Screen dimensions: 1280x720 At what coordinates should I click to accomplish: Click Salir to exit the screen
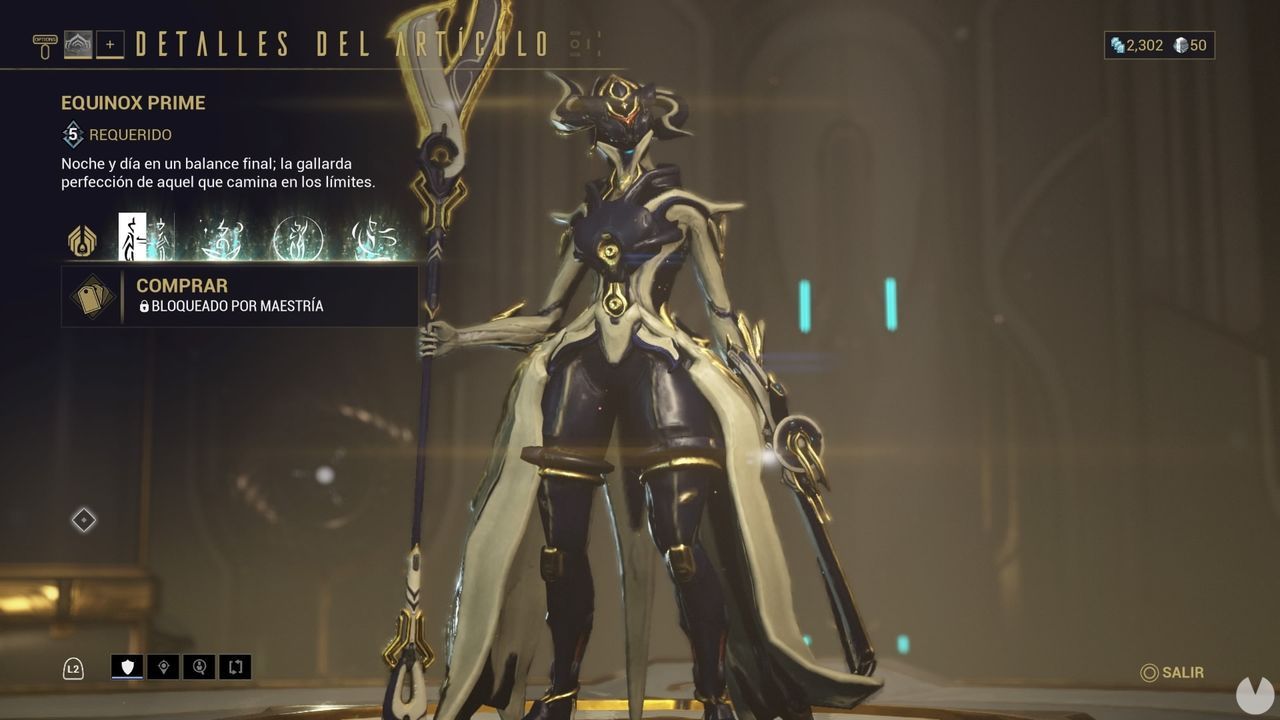click(1173, 674)
